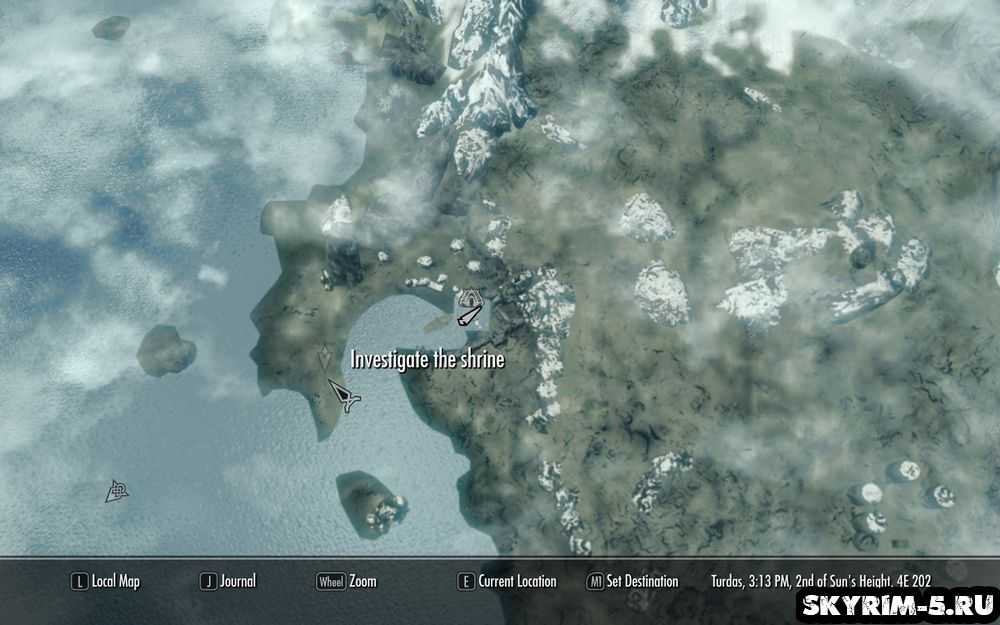Open the Journal from the map bar
The image size is (1000, 625).
(x=229, y=581)
